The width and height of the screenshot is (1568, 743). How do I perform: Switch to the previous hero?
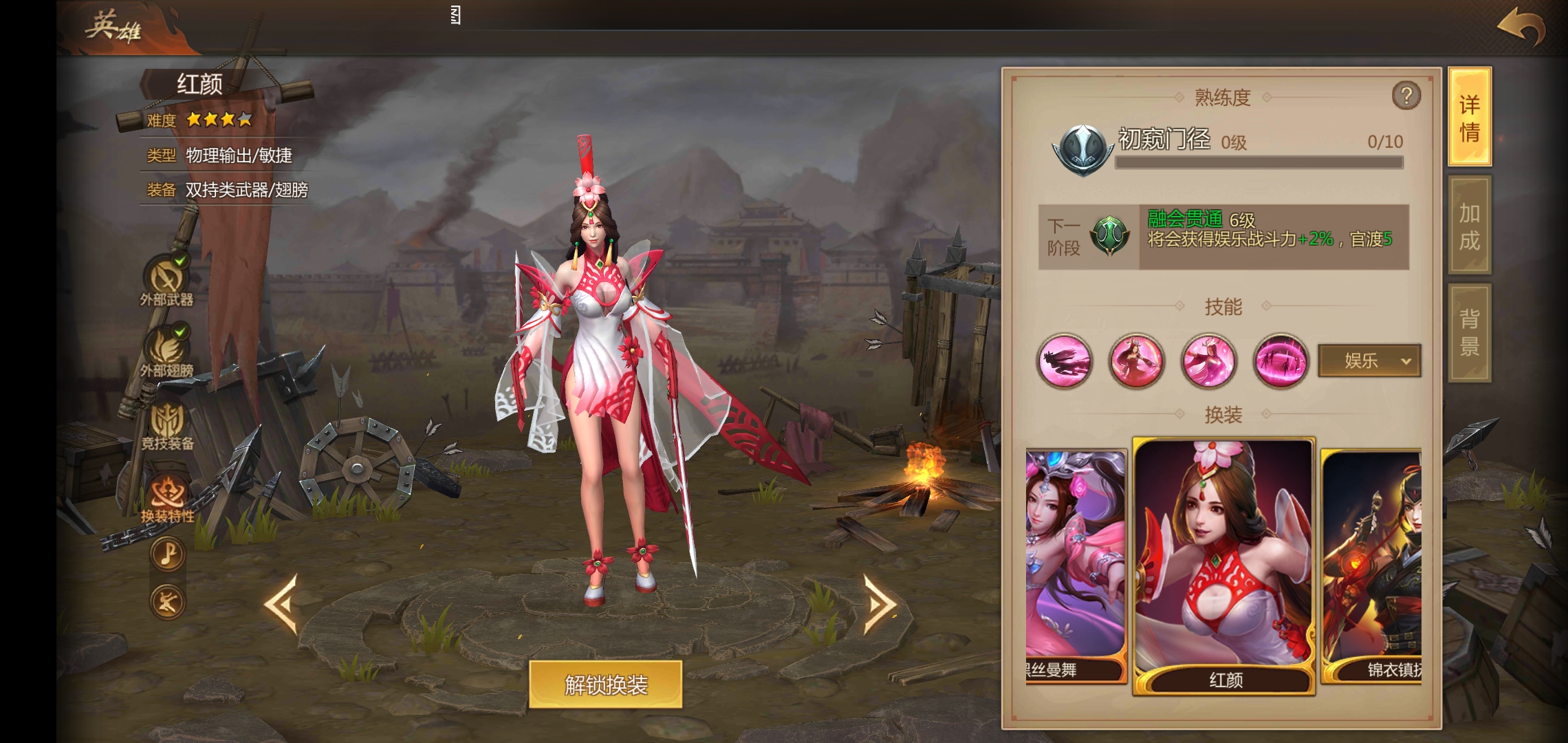click(x=282, y=603)
